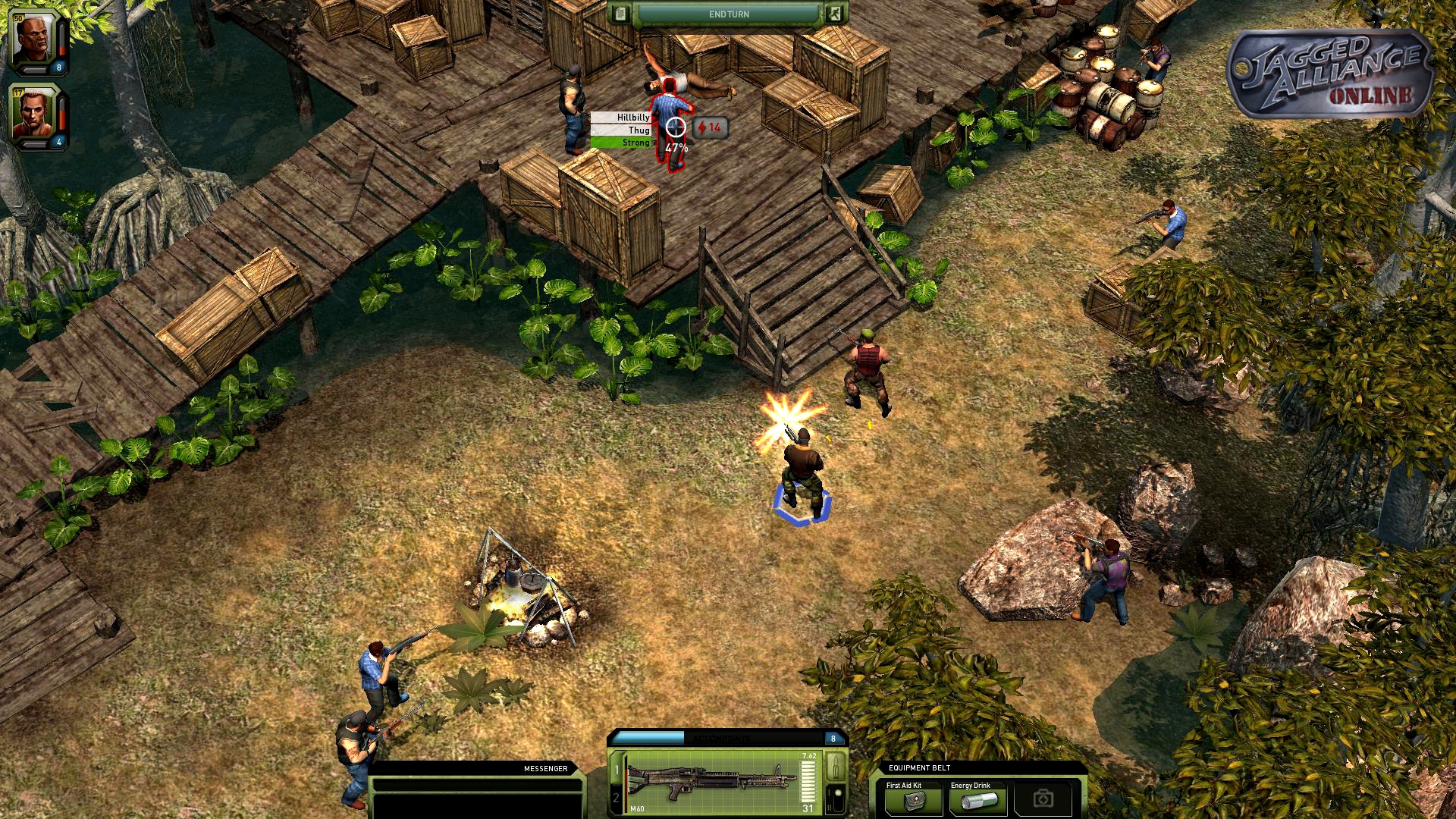Open the document notes icon beside End Turn
Viewport: 1456px width, 819px height.
621,14
